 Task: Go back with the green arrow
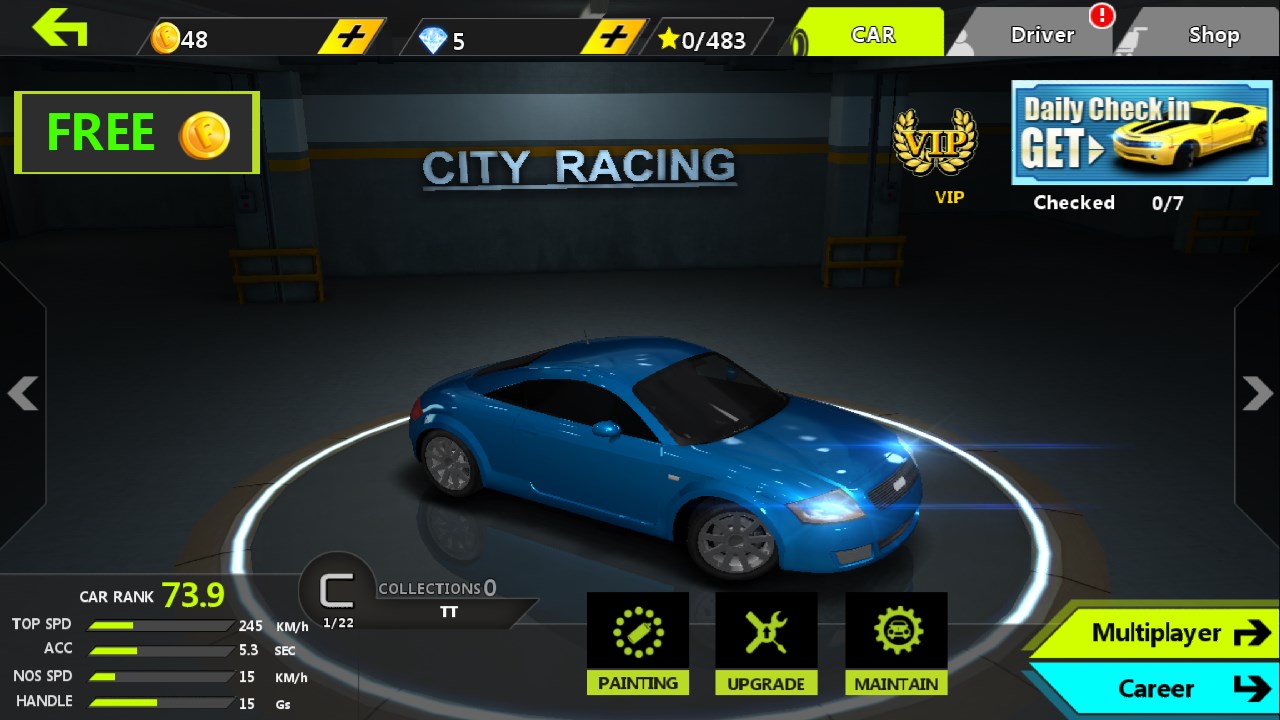pyautogui.click(x=60, y=28)
